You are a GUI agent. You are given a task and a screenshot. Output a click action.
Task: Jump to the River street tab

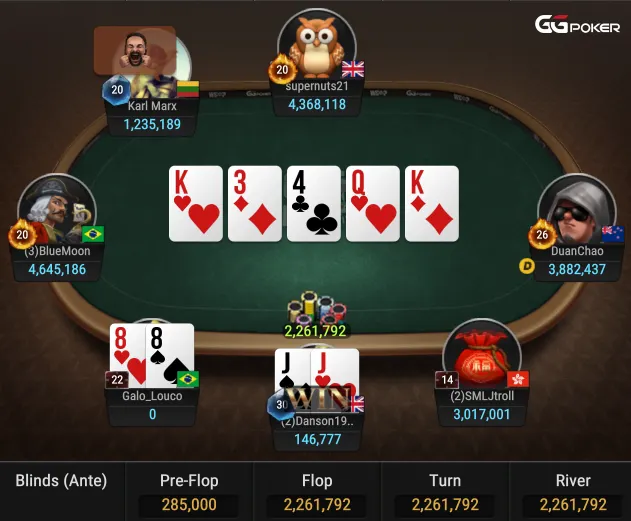(573, 492)
